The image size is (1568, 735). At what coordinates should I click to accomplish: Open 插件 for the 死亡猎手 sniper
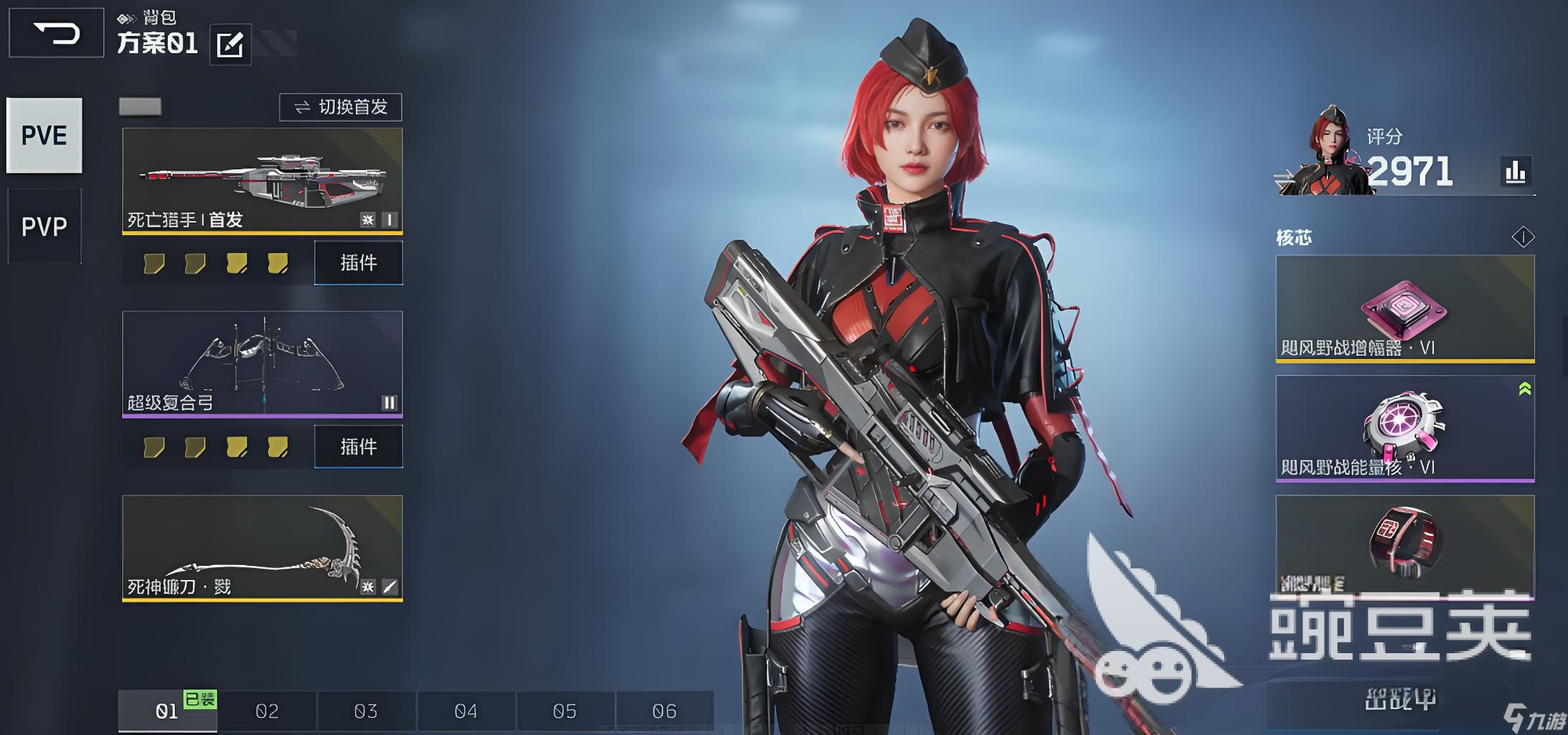pos(358,263)
